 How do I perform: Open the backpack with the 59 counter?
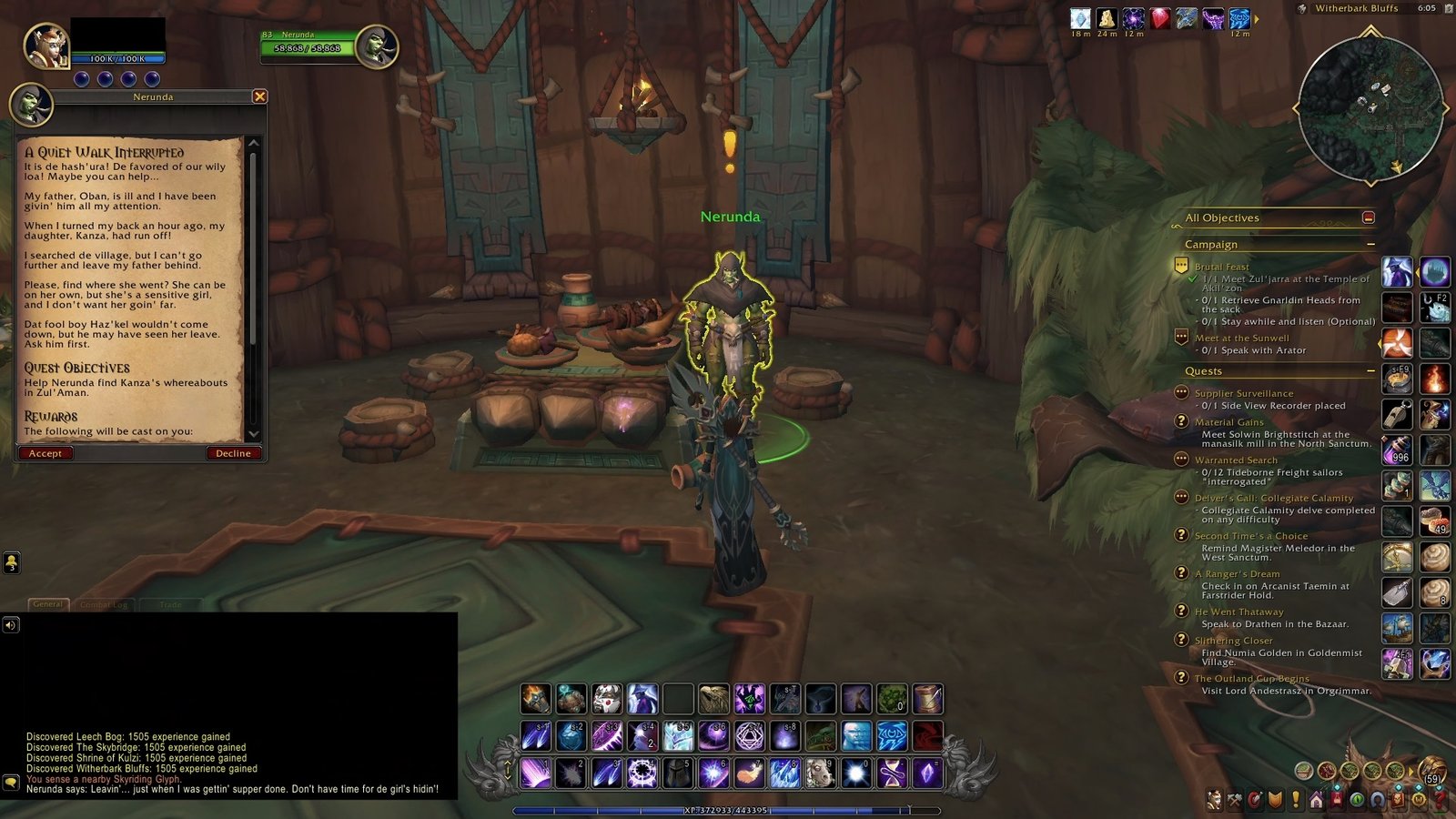click(x=1431, y=772)
